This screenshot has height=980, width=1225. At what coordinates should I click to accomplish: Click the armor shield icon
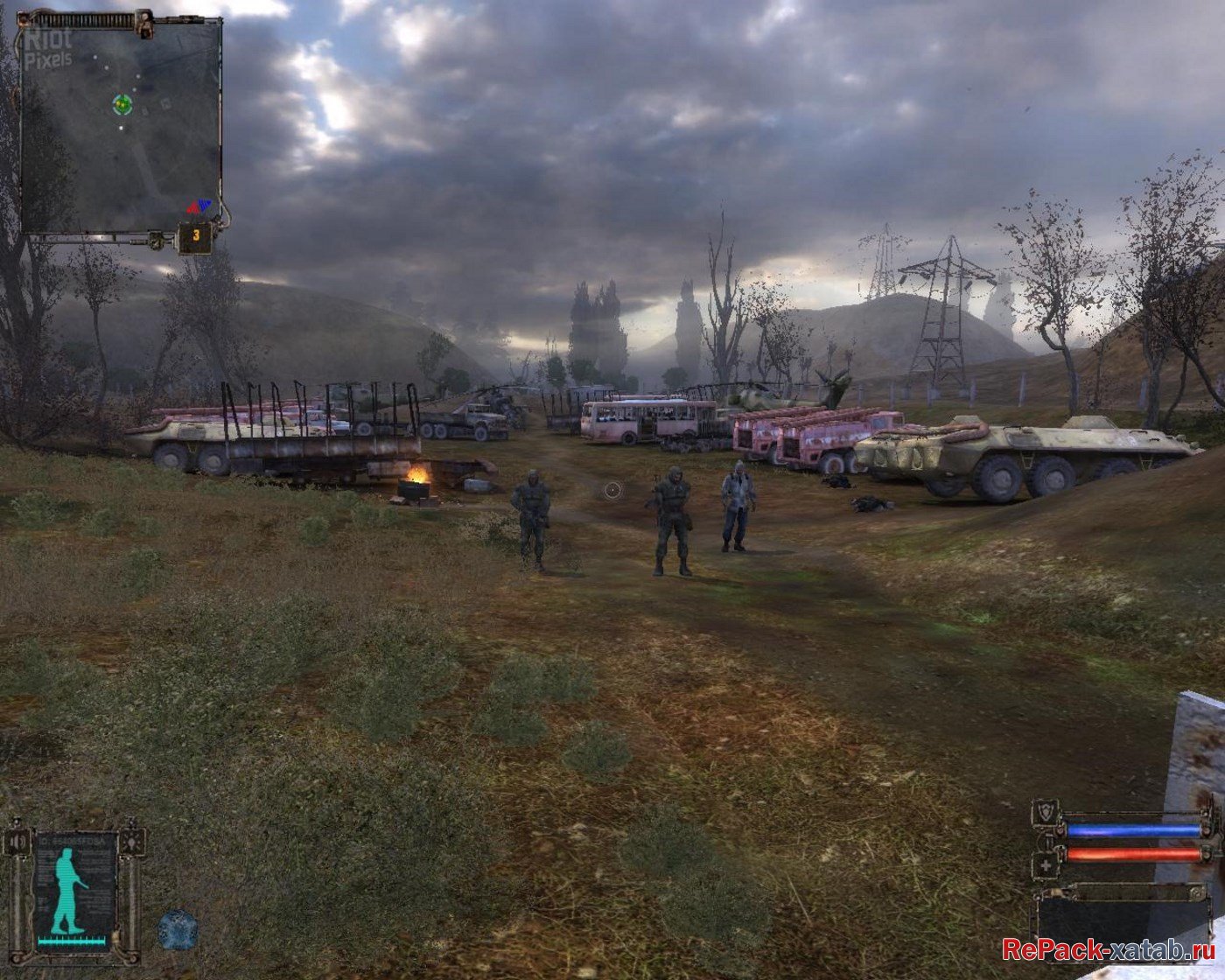tap(1044, 811)
